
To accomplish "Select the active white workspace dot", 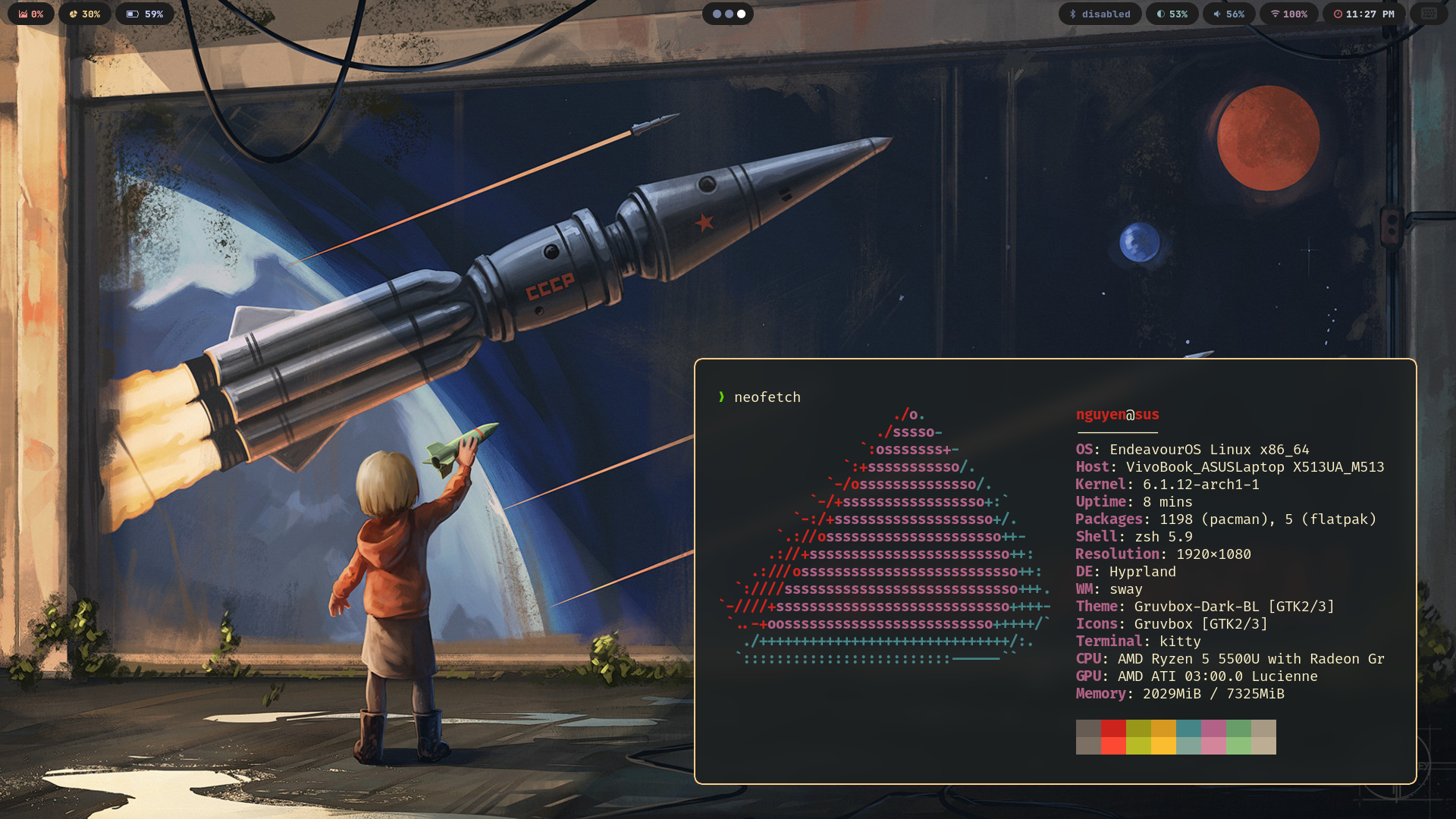I will tap(741, 14).
